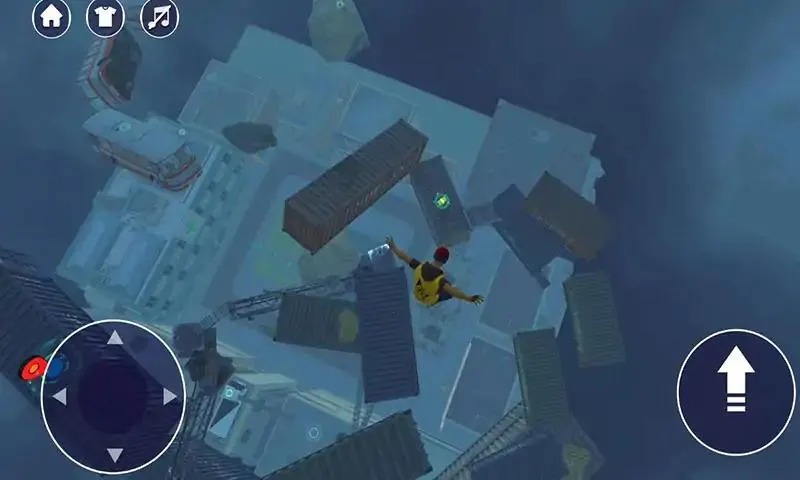This screenshot has height=480, width=800.
Task: Tap the joystick's up arrow
Action: 115,338
